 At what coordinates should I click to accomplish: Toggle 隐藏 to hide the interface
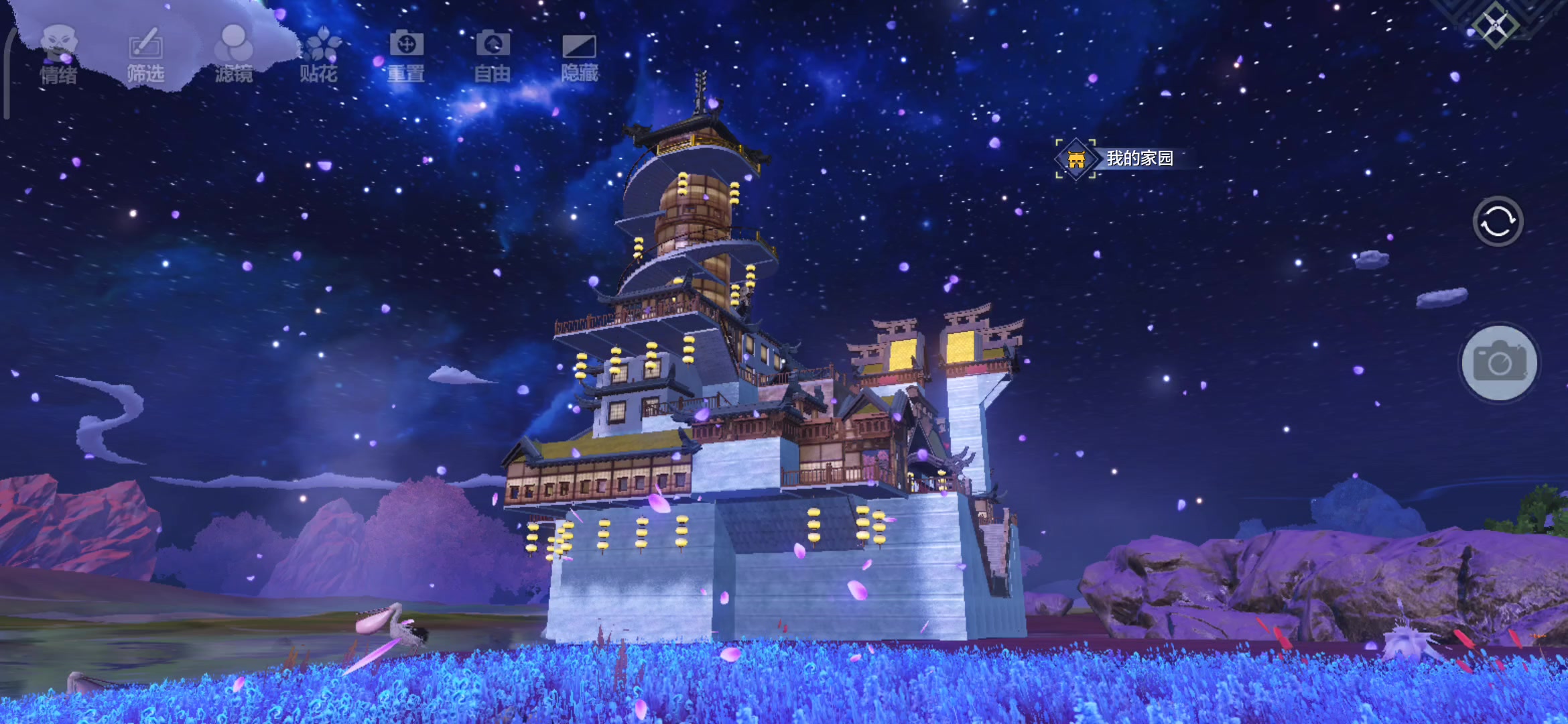[x=579, y=55]
